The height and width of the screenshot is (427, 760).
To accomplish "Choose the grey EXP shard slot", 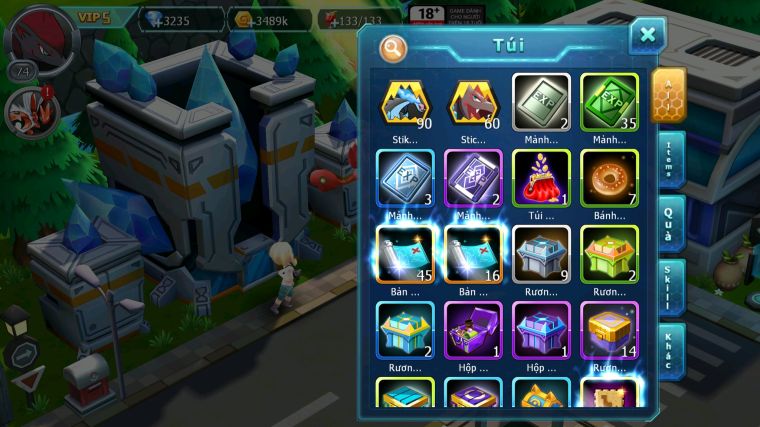I will tap(541, 101).
